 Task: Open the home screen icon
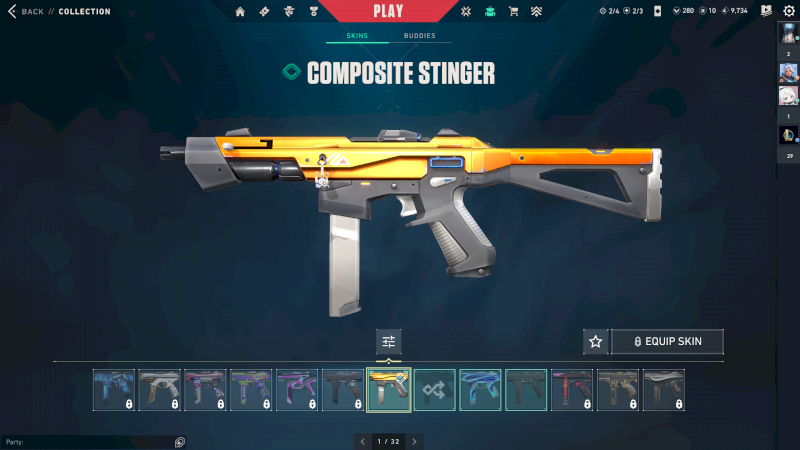click(240, 12)
